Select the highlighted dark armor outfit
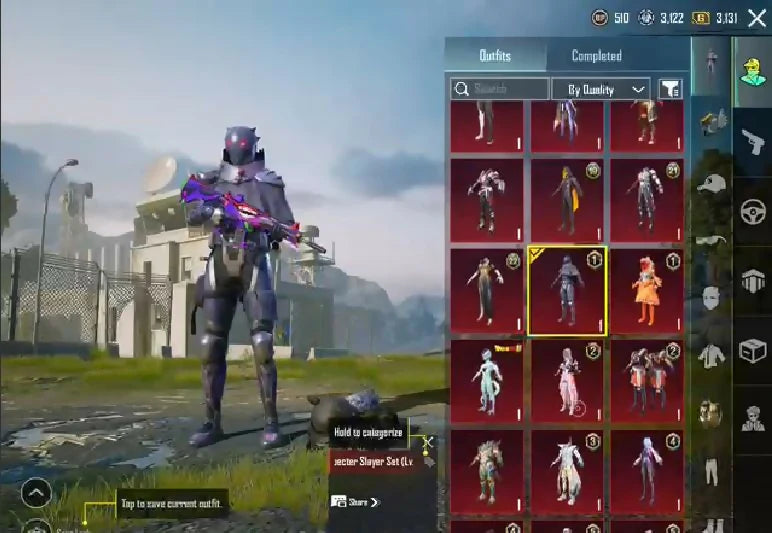The image size is (772, 533). tap(567, 290)
